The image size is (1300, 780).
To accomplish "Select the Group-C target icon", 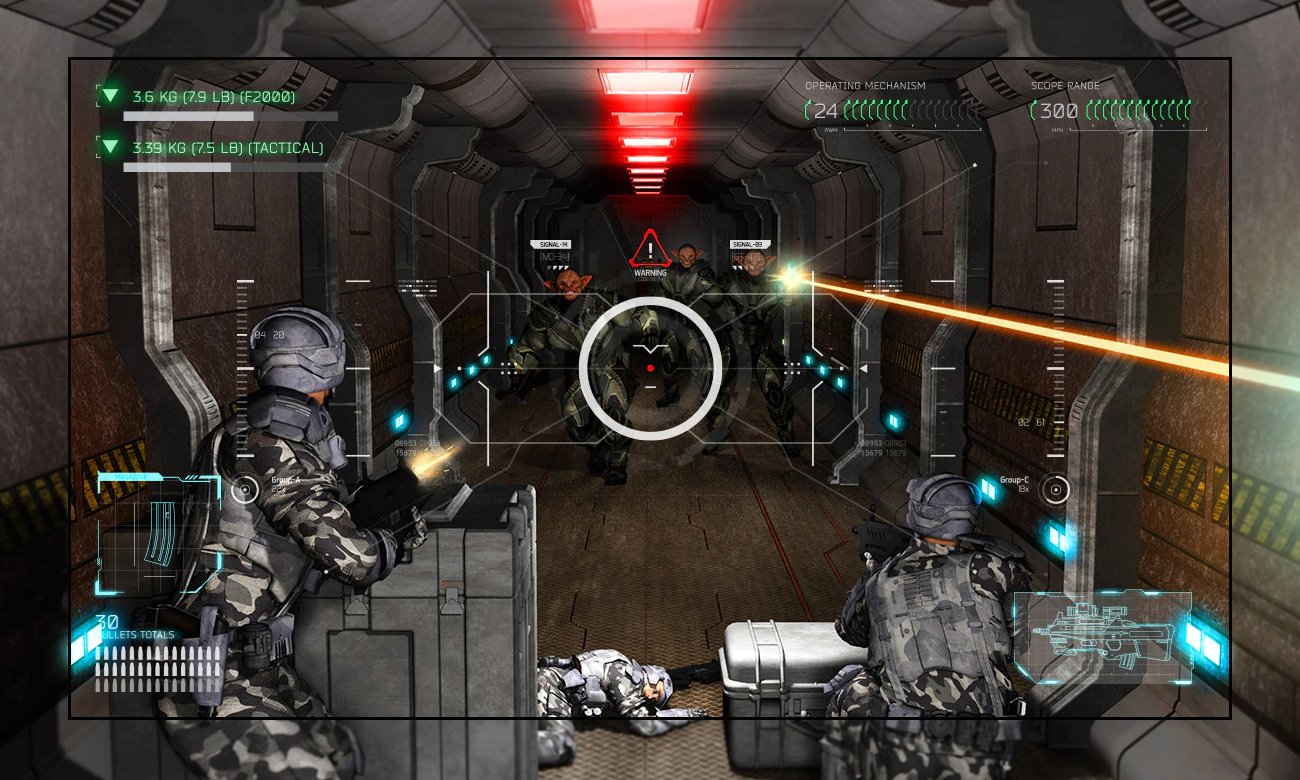I will point(1053,489).
